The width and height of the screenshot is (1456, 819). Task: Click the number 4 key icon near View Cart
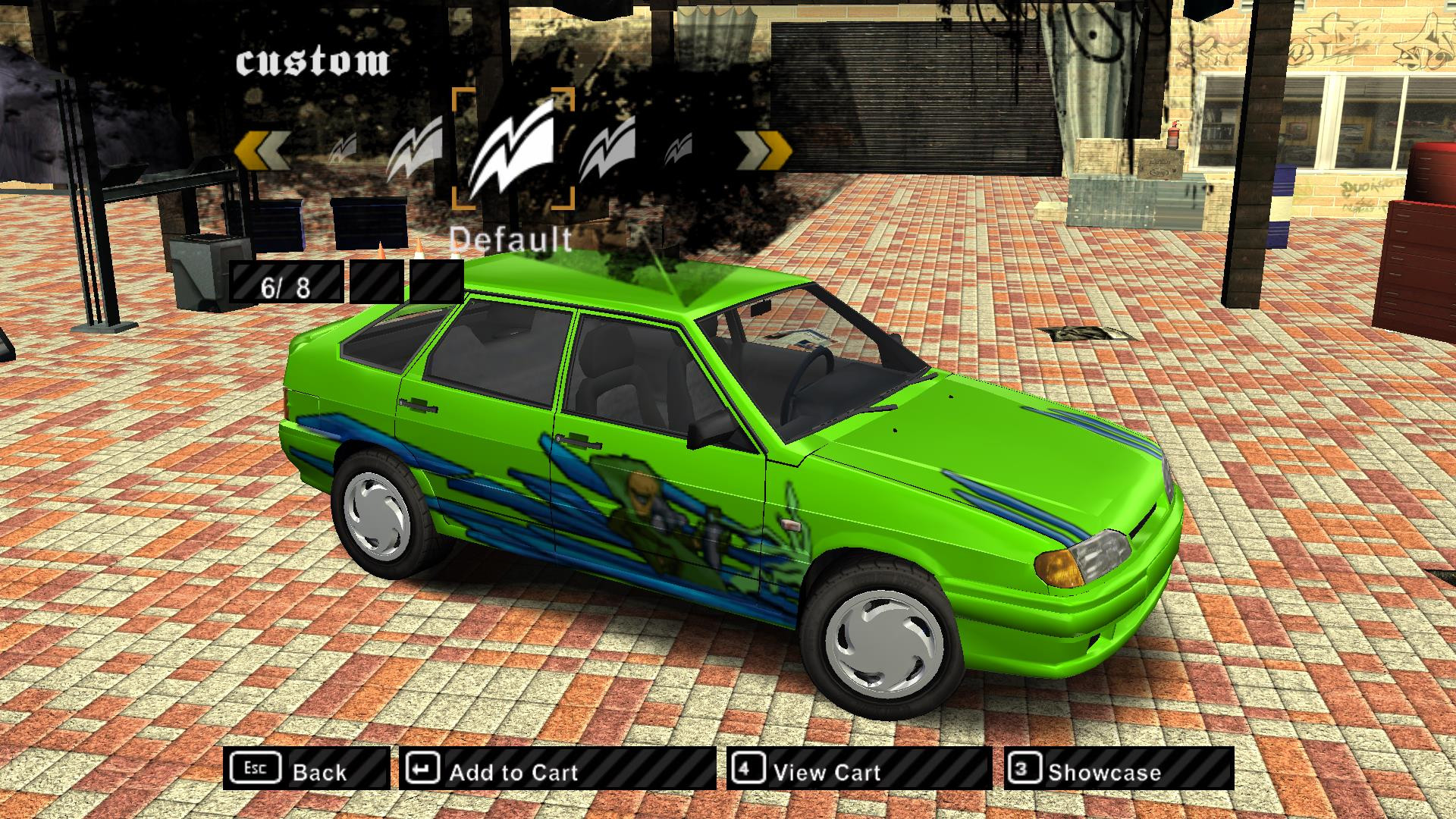(747, 770)
